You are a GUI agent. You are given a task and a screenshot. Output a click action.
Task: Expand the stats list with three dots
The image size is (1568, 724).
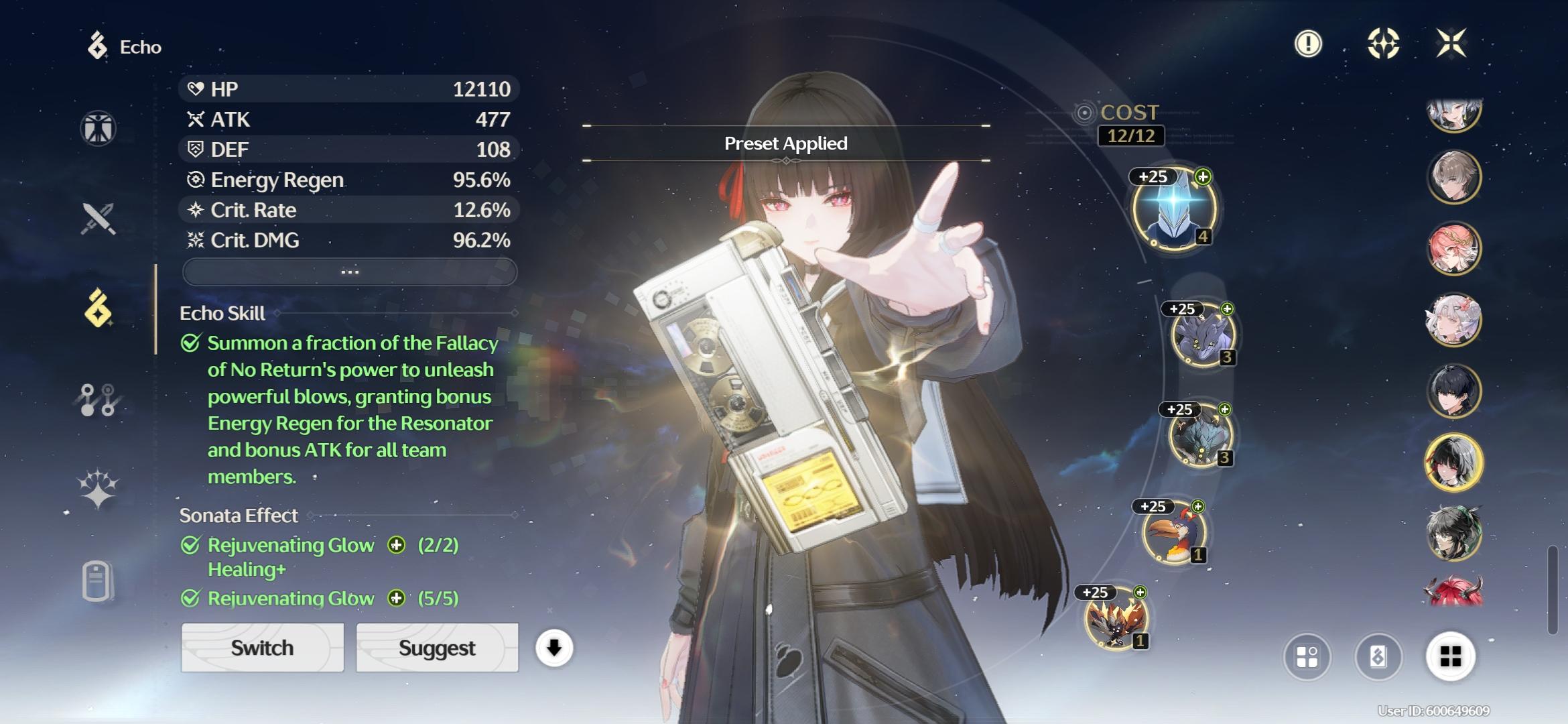pos(350,271)
